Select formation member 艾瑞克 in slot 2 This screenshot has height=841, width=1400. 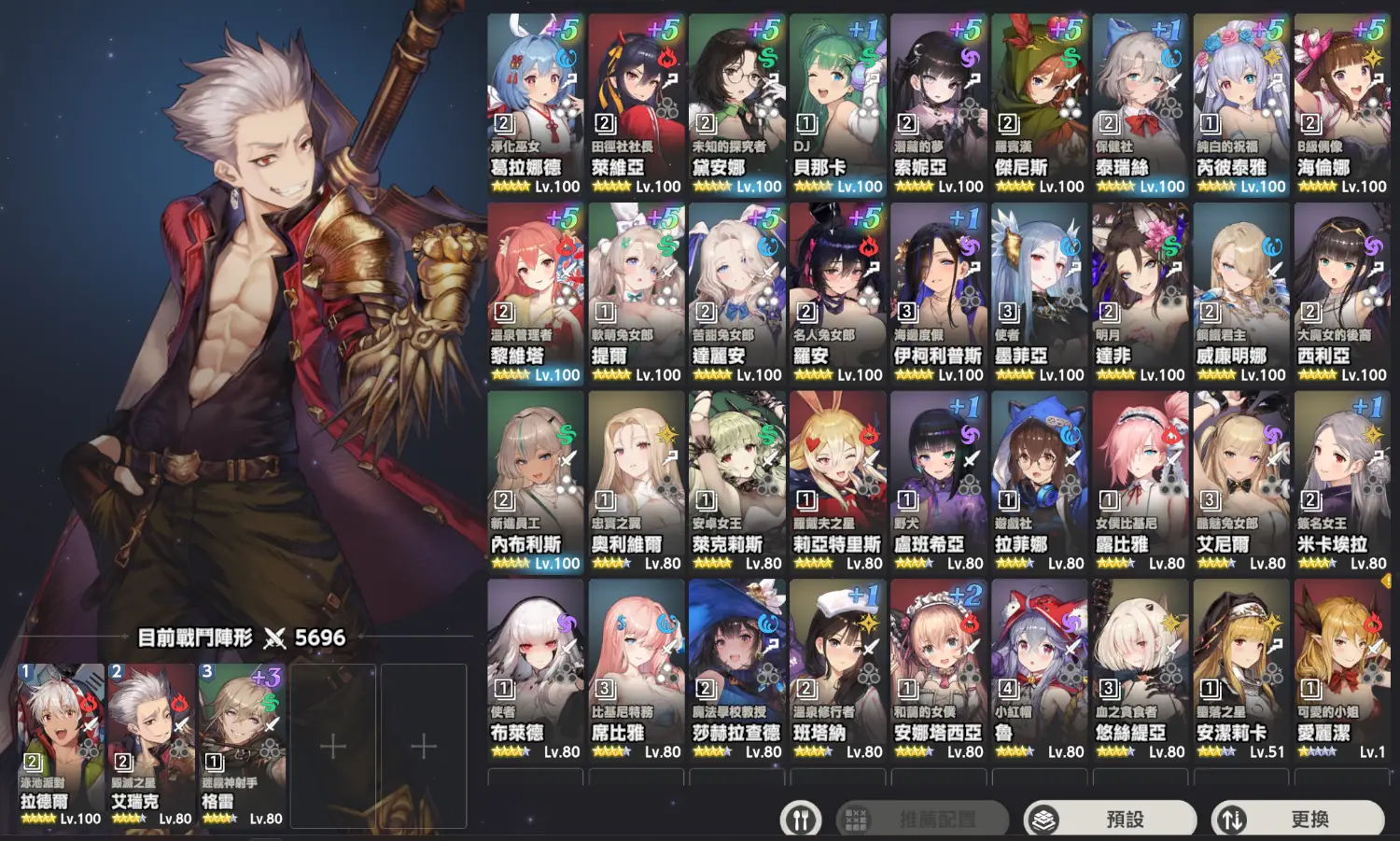151,745
